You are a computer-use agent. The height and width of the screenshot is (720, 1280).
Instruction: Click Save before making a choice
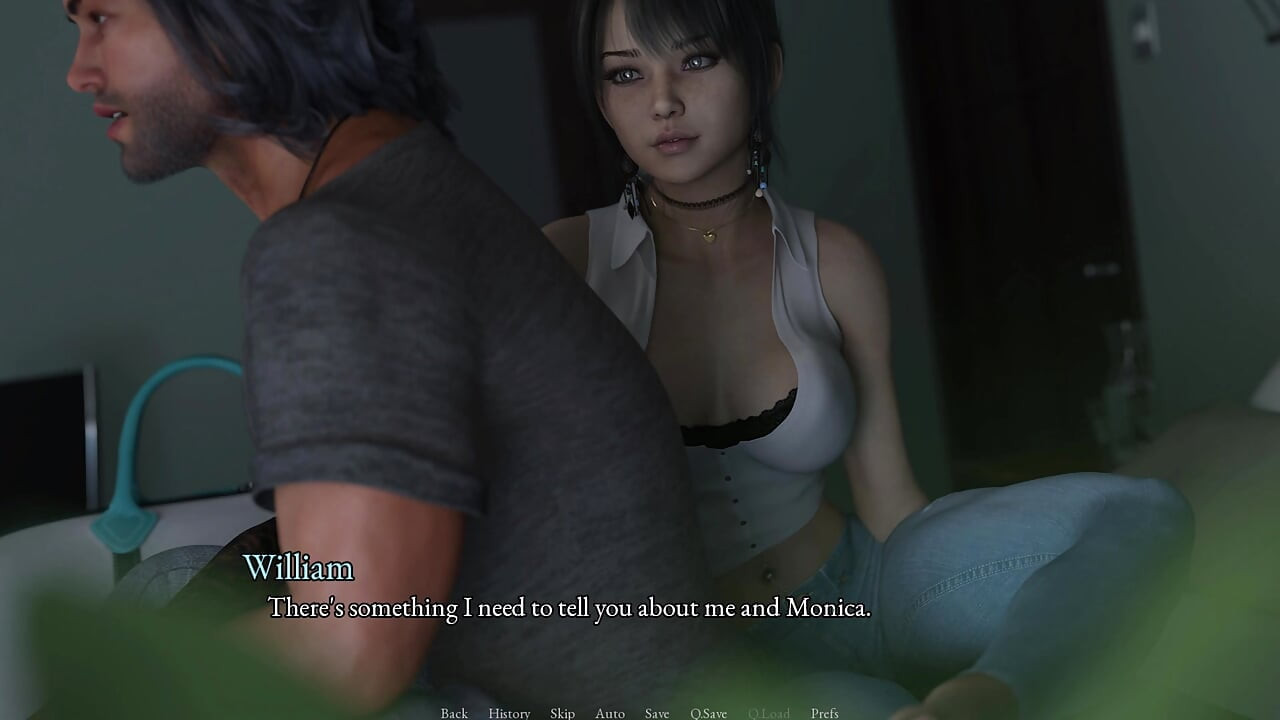tap(656, 713)
